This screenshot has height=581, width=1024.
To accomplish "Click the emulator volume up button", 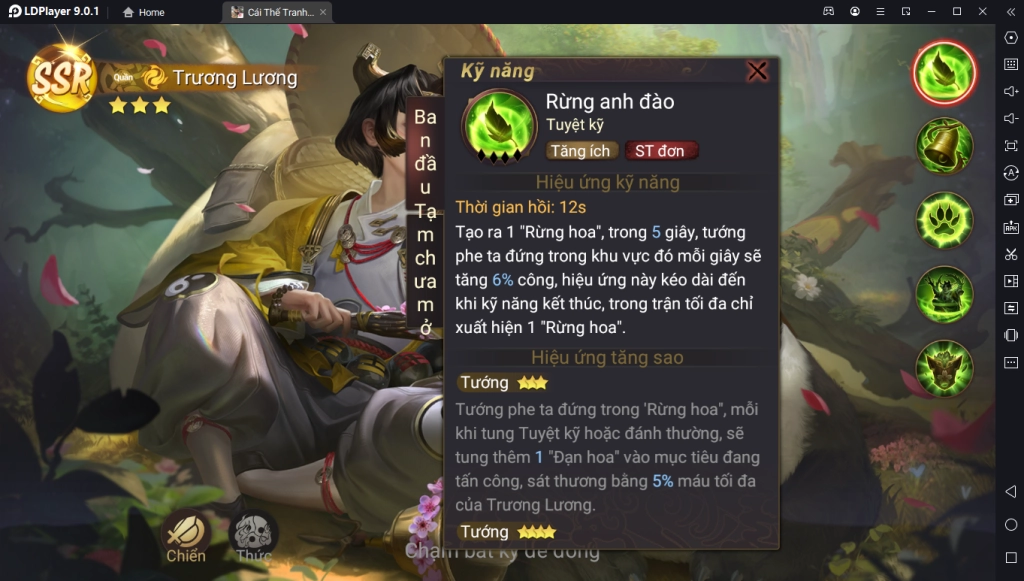I will pos(1010,92).
